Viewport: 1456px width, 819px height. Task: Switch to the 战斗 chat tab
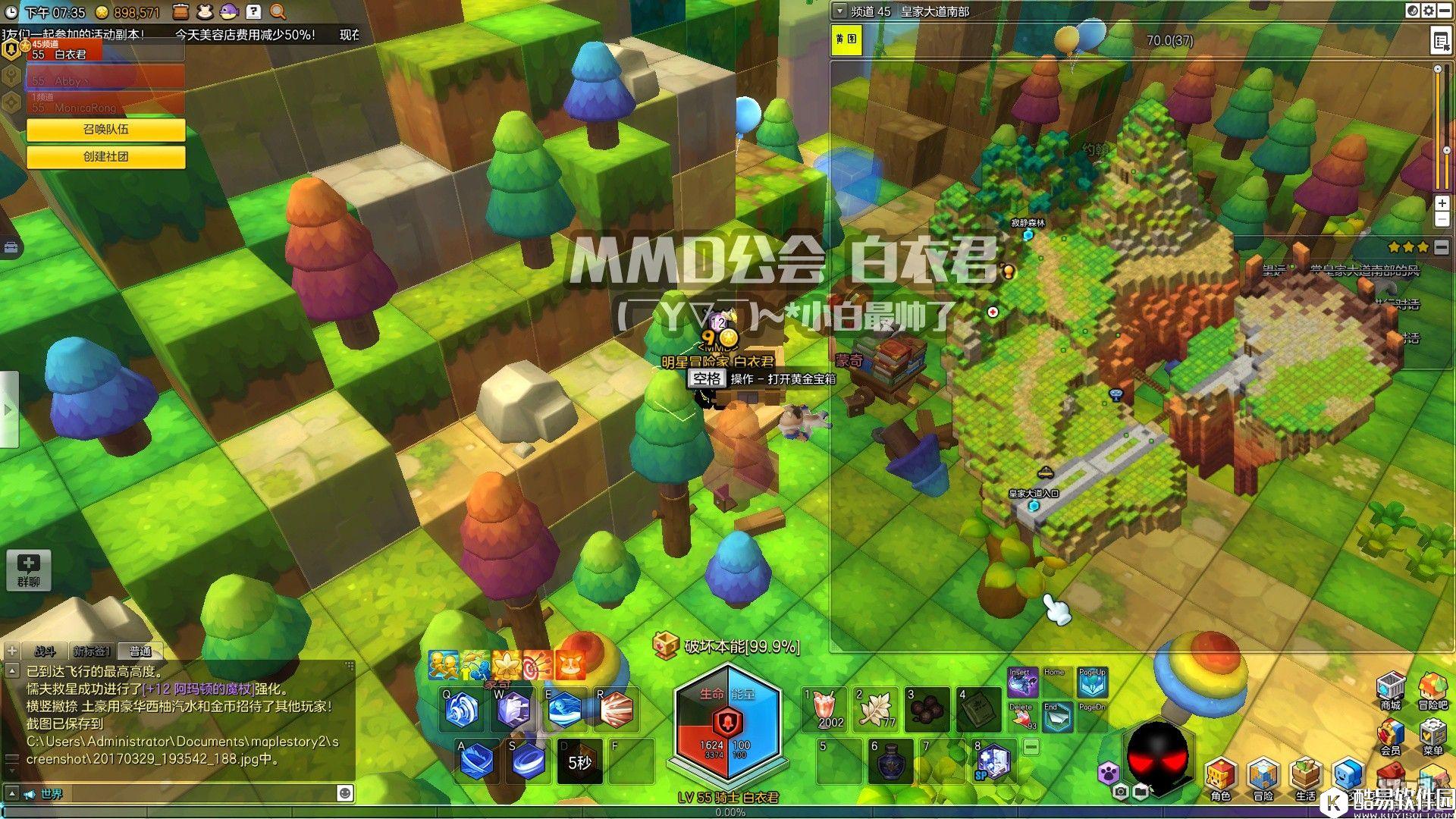[x=45, y=651]
